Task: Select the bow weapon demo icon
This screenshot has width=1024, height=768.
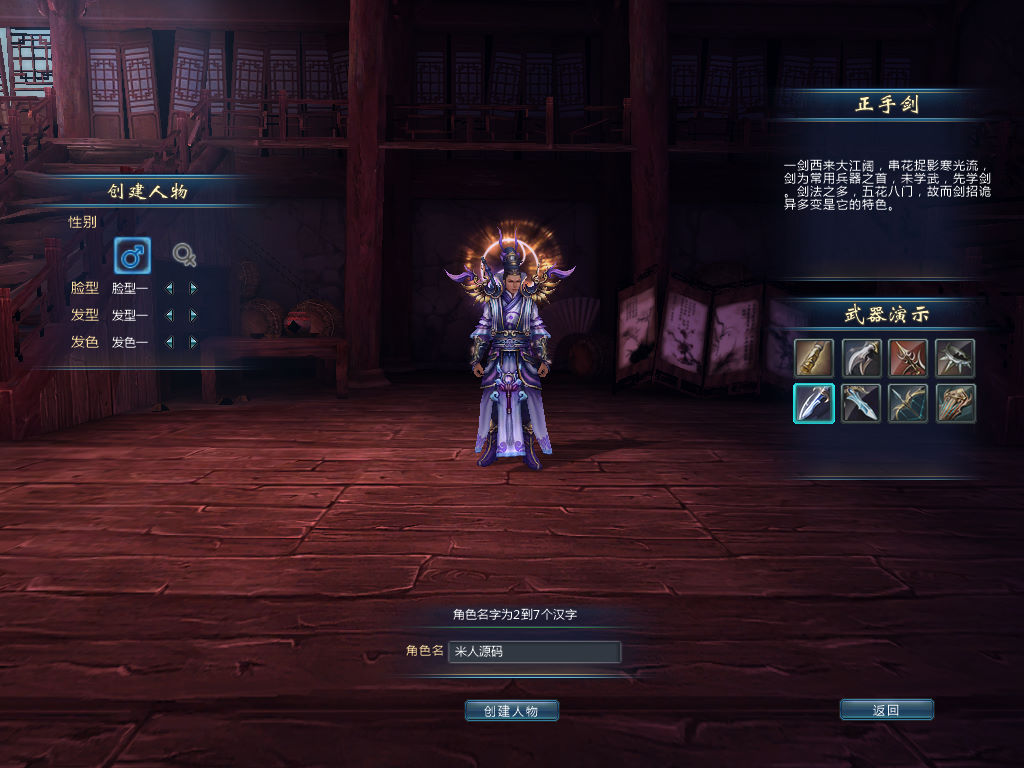Action: [x=908, y=403]
